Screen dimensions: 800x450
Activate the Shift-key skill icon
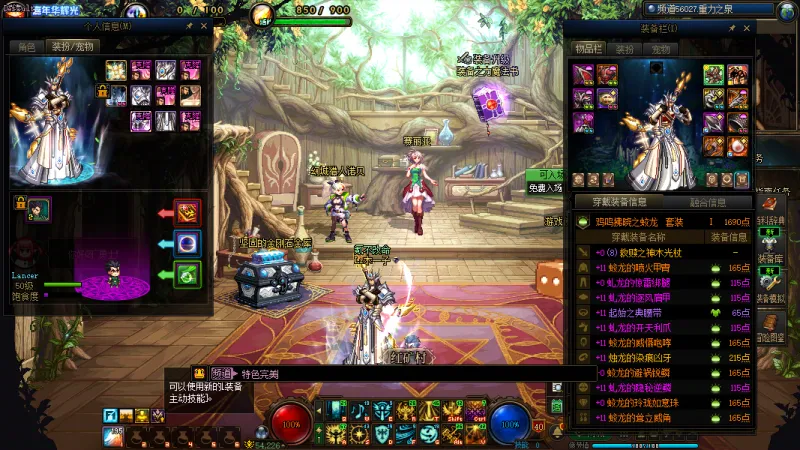tap(453, 411)
